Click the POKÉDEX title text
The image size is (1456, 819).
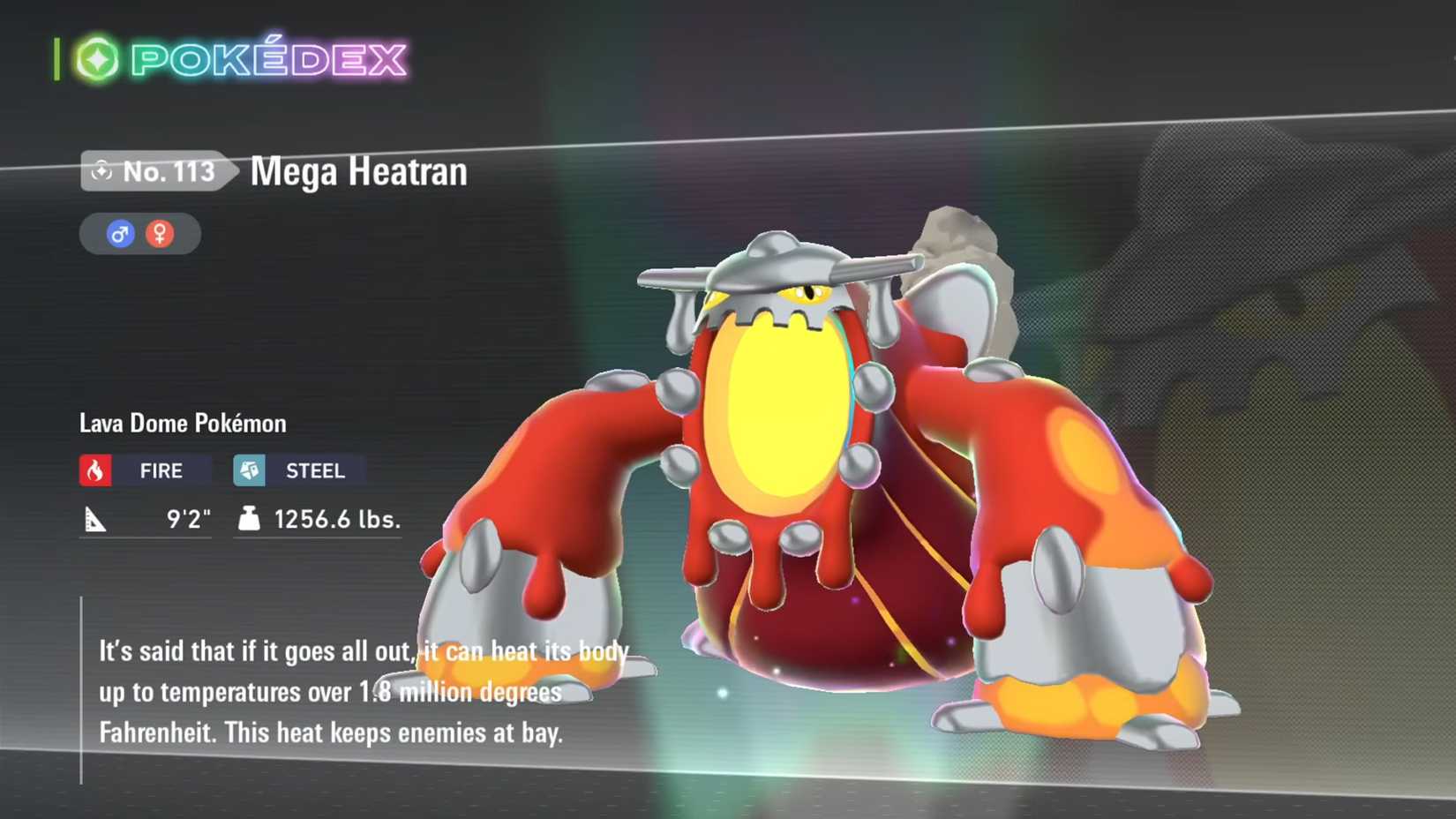(x=265, y=57)
